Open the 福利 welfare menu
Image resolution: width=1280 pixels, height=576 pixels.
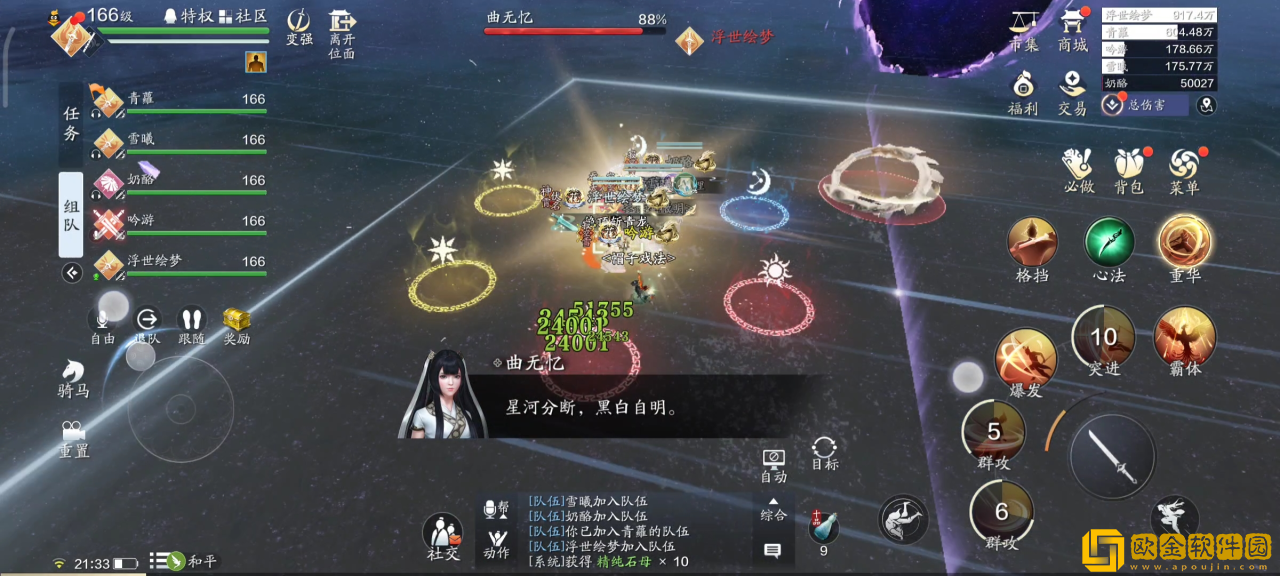1023,92
